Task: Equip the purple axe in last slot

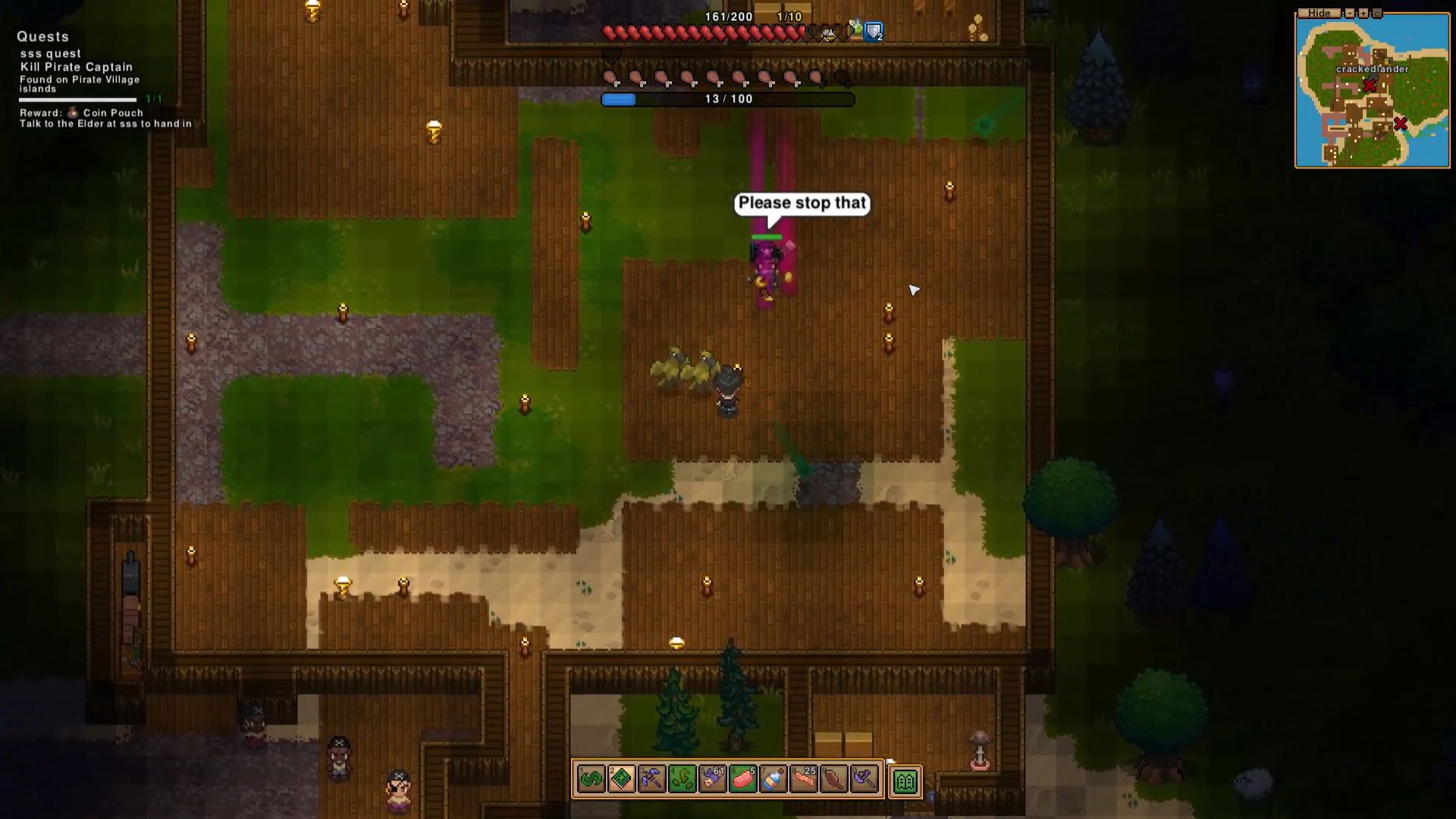Action: coord(864,779)
